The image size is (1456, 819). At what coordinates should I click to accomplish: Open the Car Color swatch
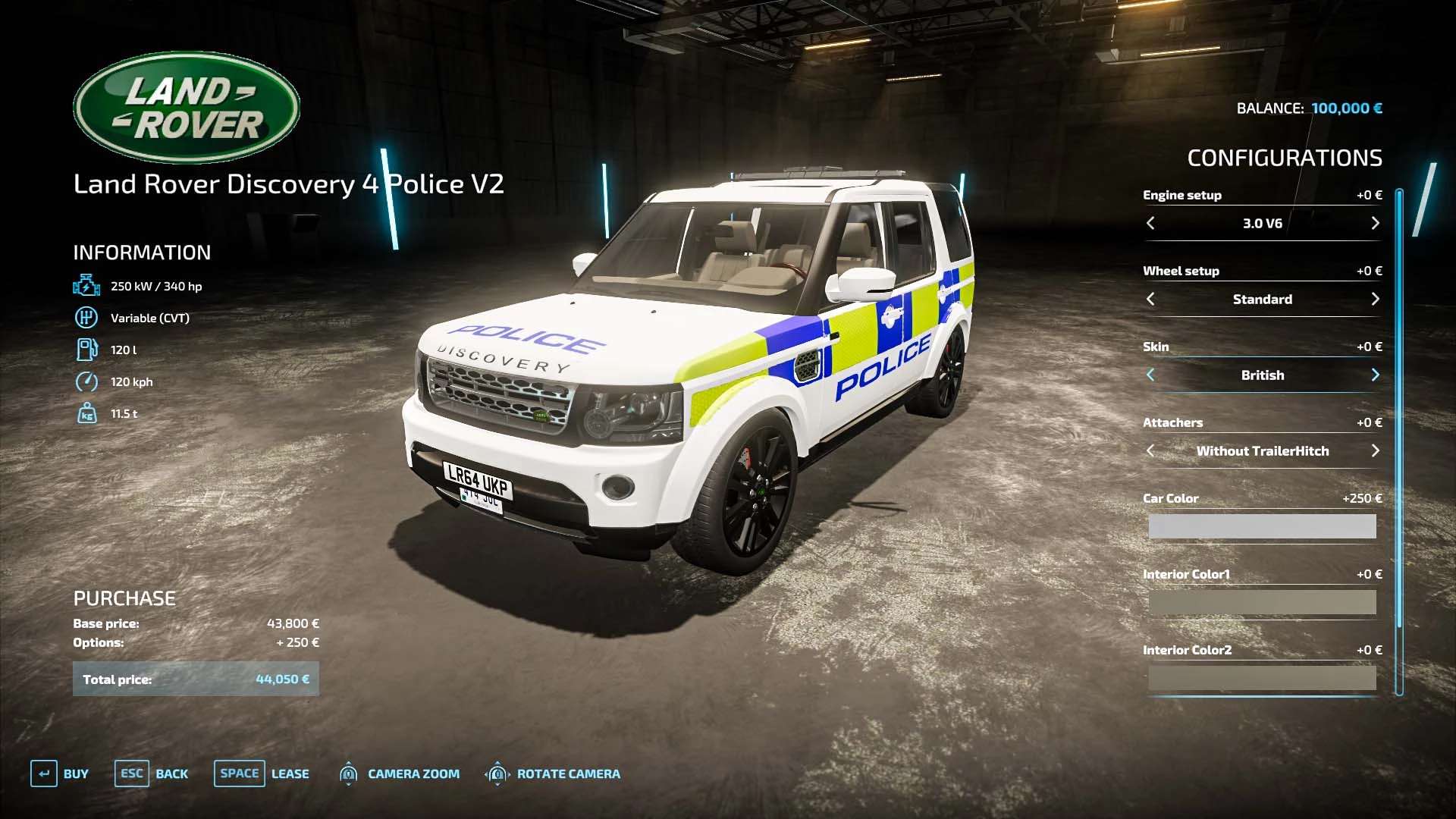click(1262, 526)
